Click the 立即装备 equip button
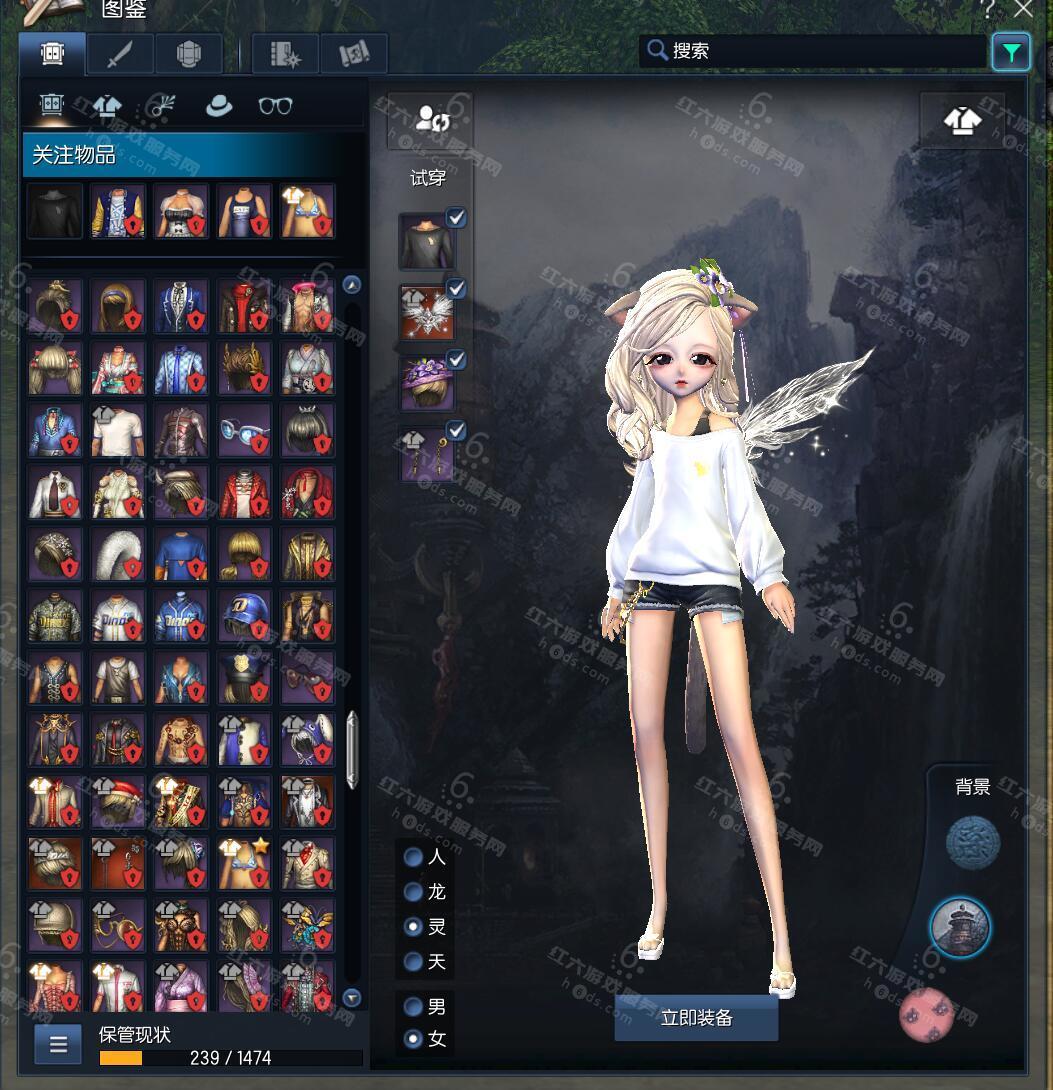This screenshot has width=1053, height=1090. point(696,1018)
